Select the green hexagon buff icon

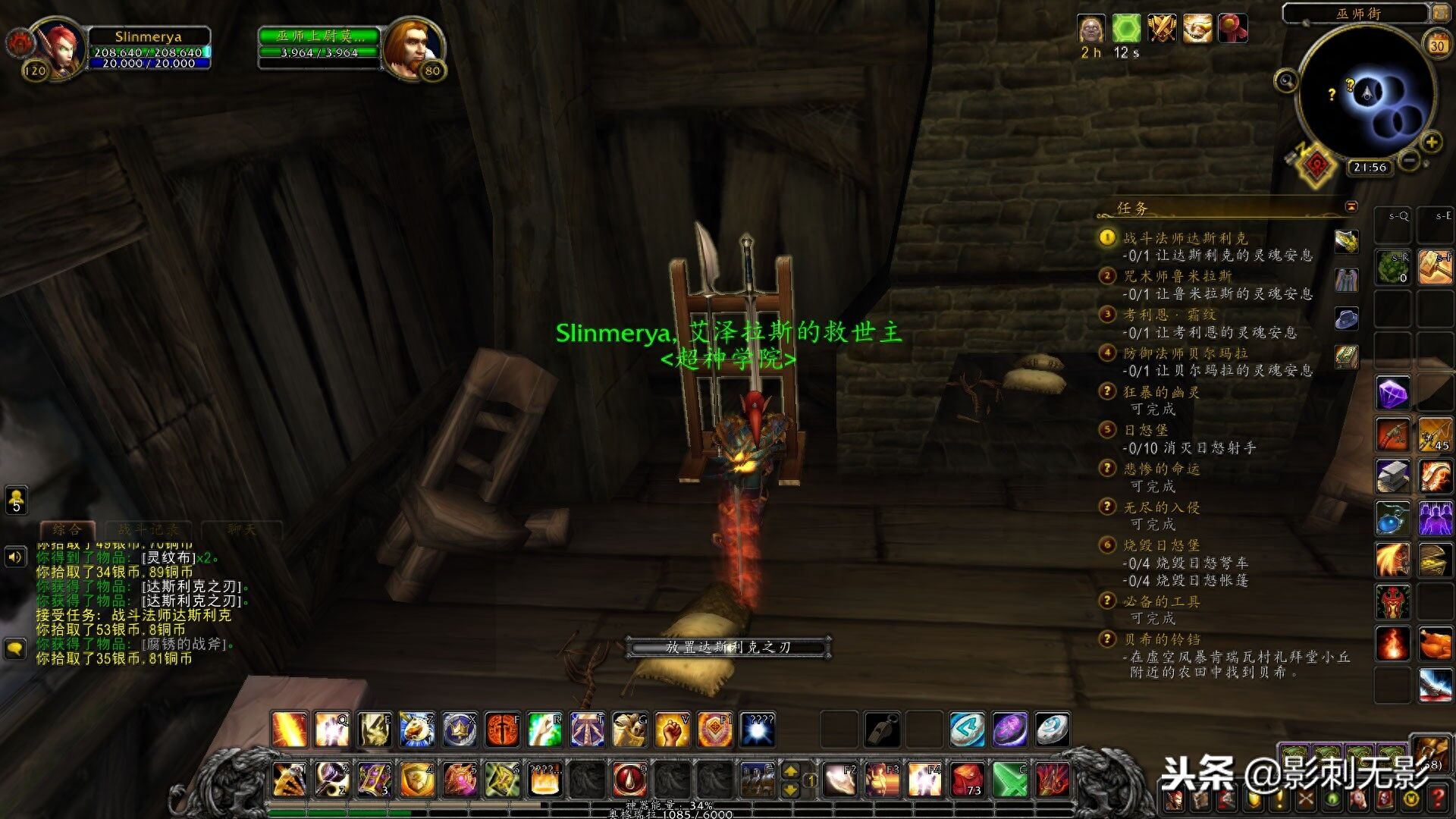point(1126,30)
